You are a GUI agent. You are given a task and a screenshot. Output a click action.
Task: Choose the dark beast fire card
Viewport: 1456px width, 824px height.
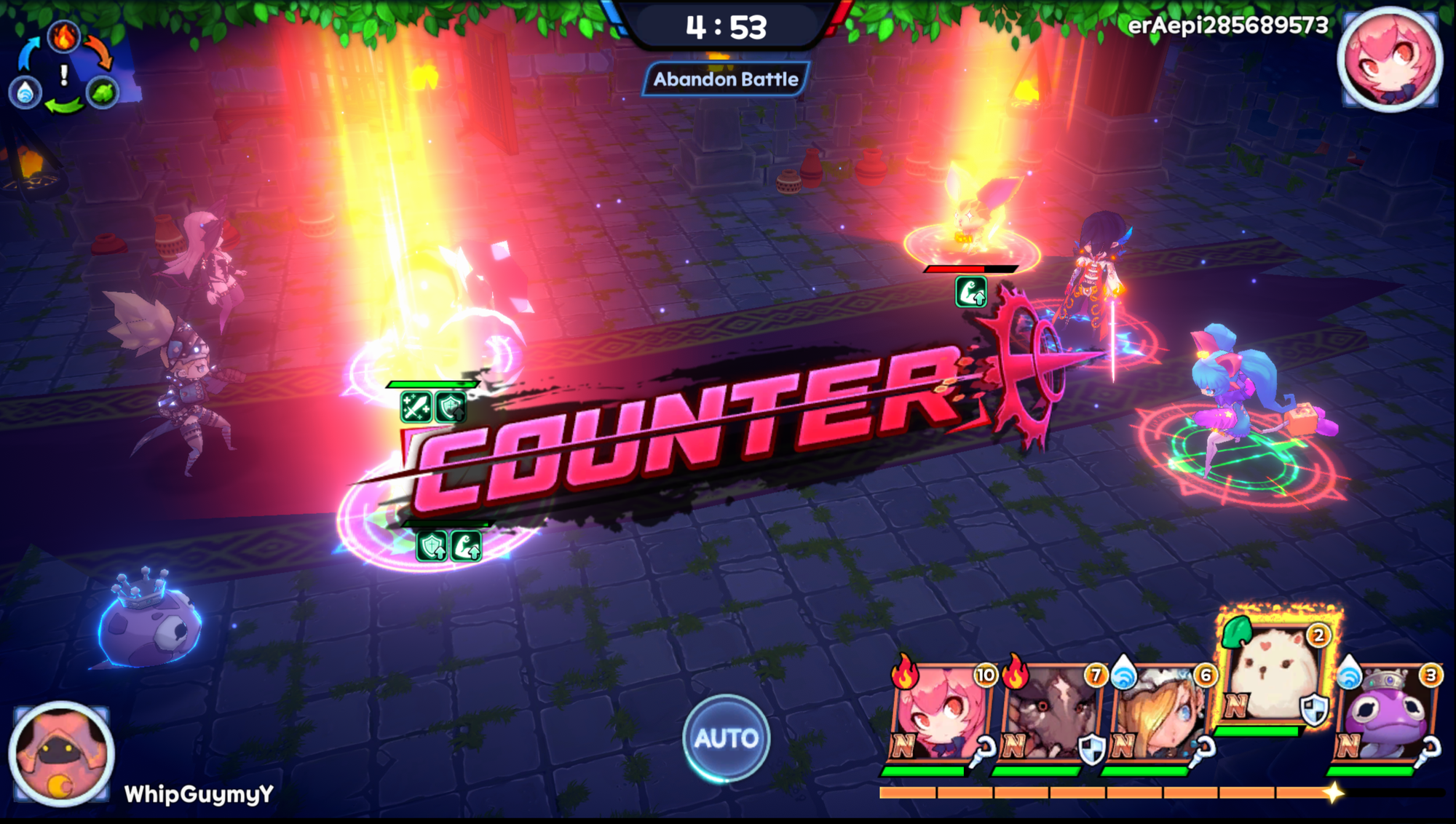[1050, 713]
